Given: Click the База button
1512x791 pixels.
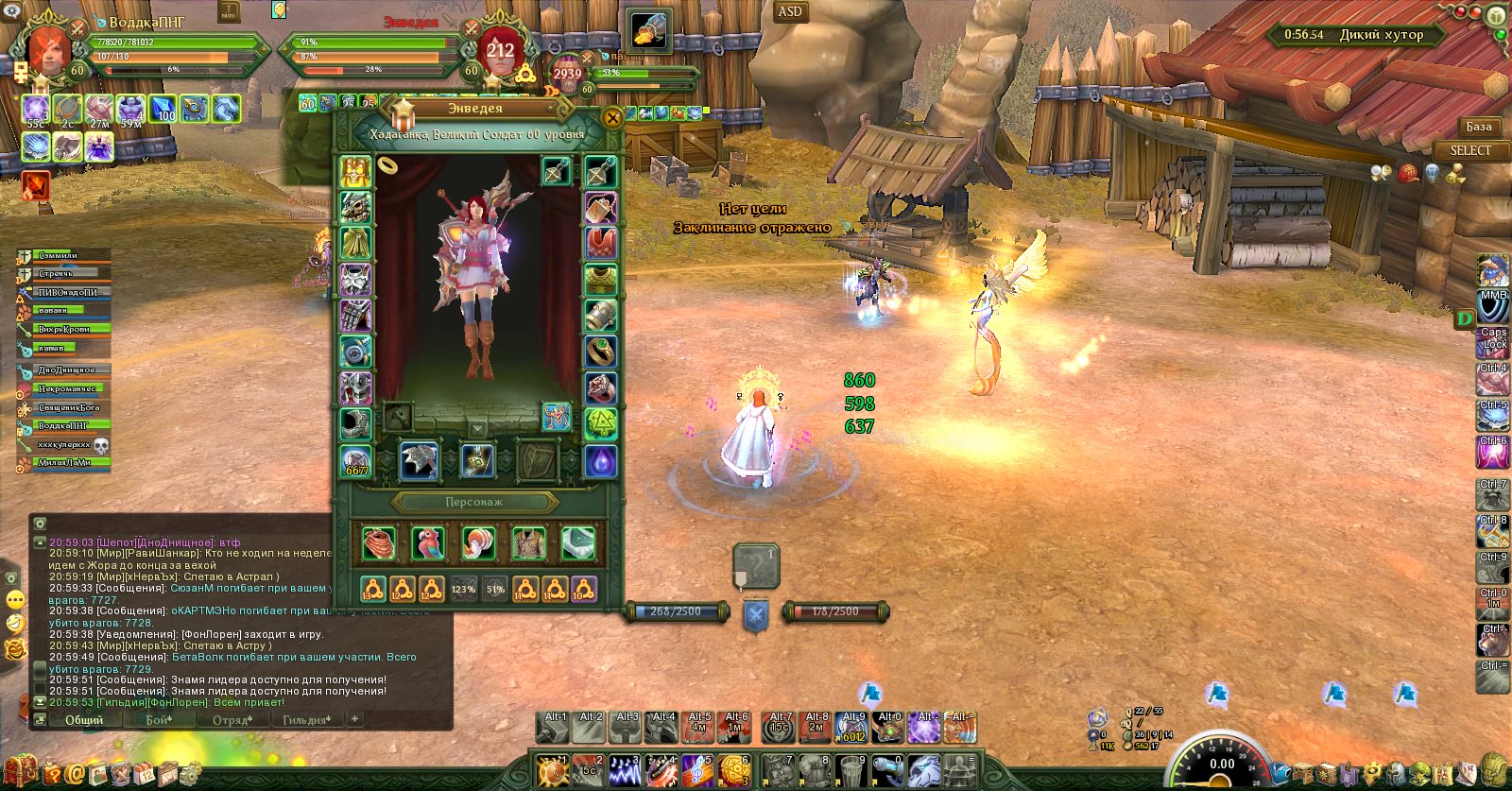Looking at the screenshot, I should (1479, 127).
